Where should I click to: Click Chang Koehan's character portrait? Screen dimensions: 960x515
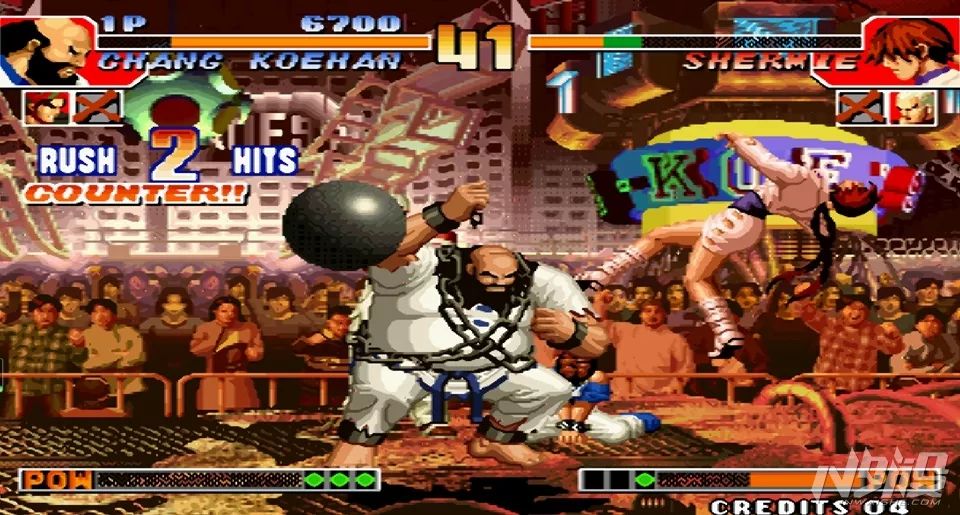pos(47,49)
